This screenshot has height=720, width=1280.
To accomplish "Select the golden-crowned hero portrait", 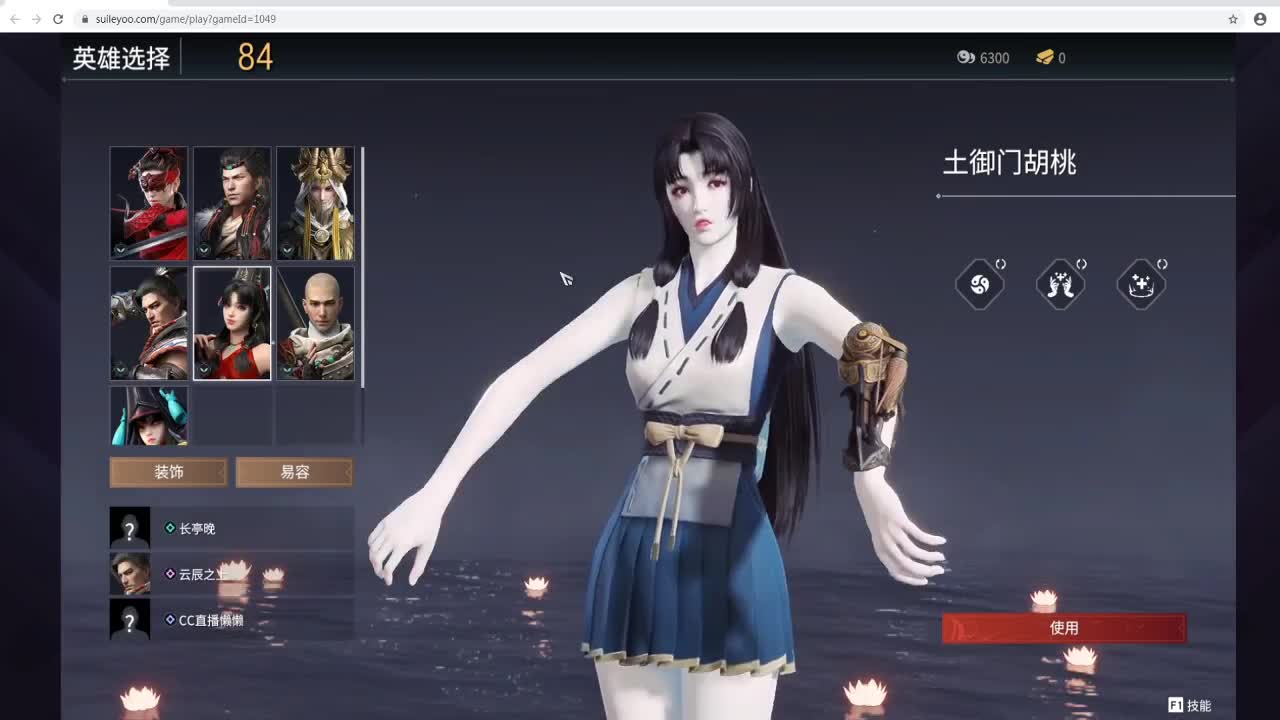I will pyautogui.click(x=315, y=202).
